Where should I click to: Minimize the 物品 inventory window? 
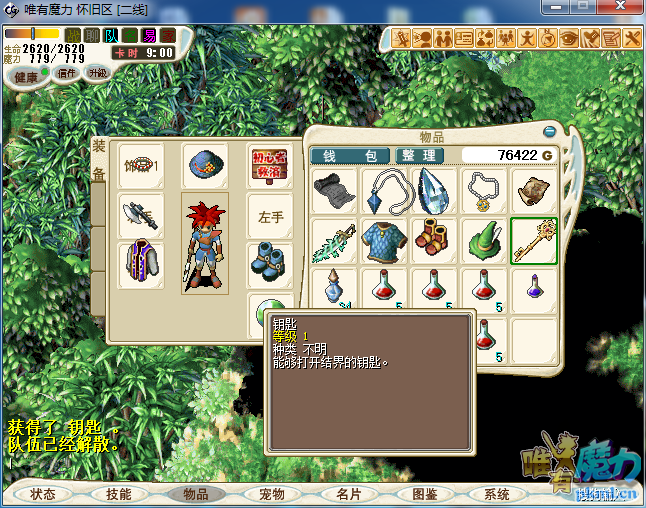tap(549, 132)
